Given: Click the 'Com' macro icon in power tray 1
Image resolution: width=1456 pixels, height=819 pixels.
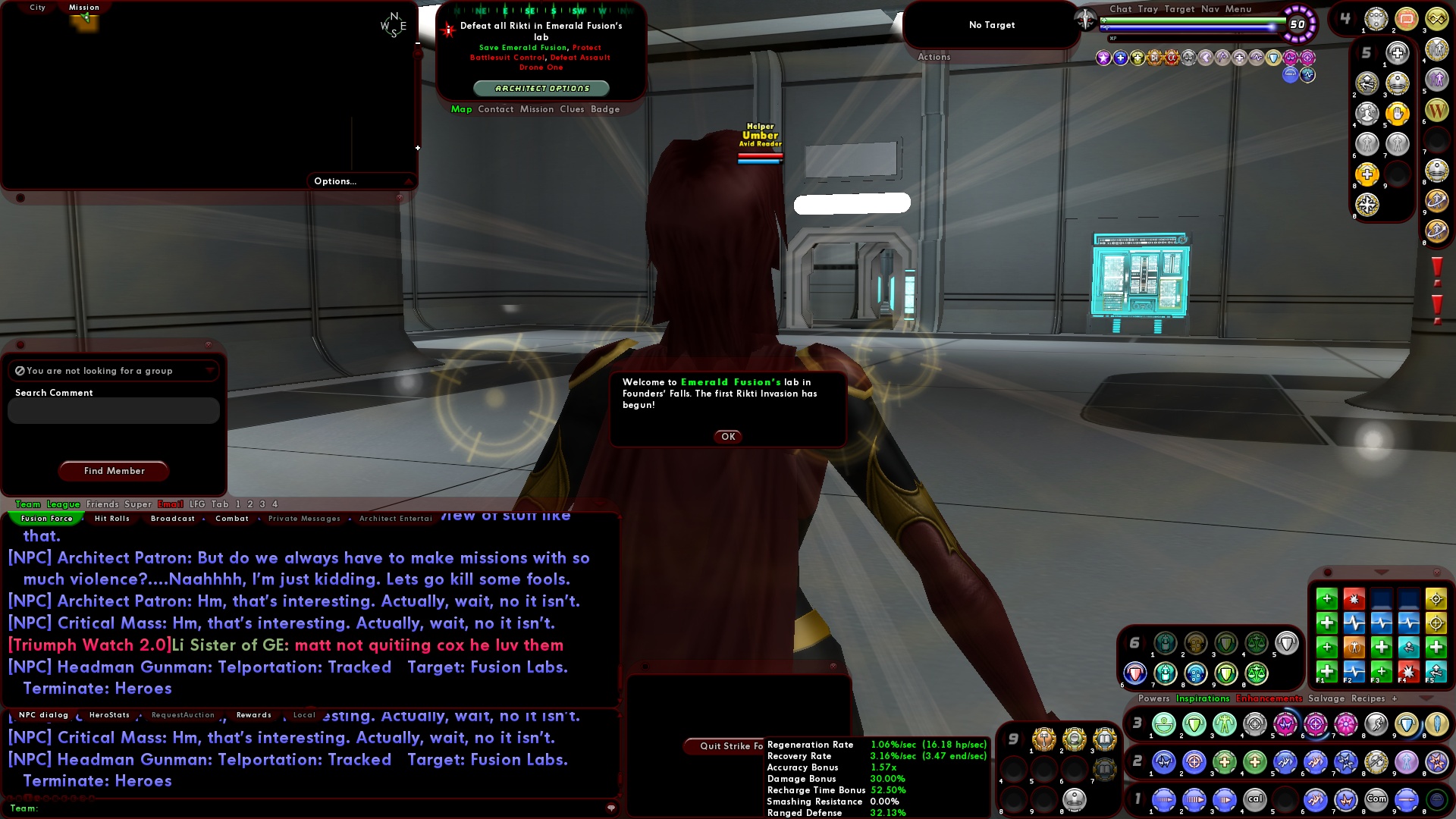Looking at the screenshot, I should pyautogui.click(x=1376, y=799).
